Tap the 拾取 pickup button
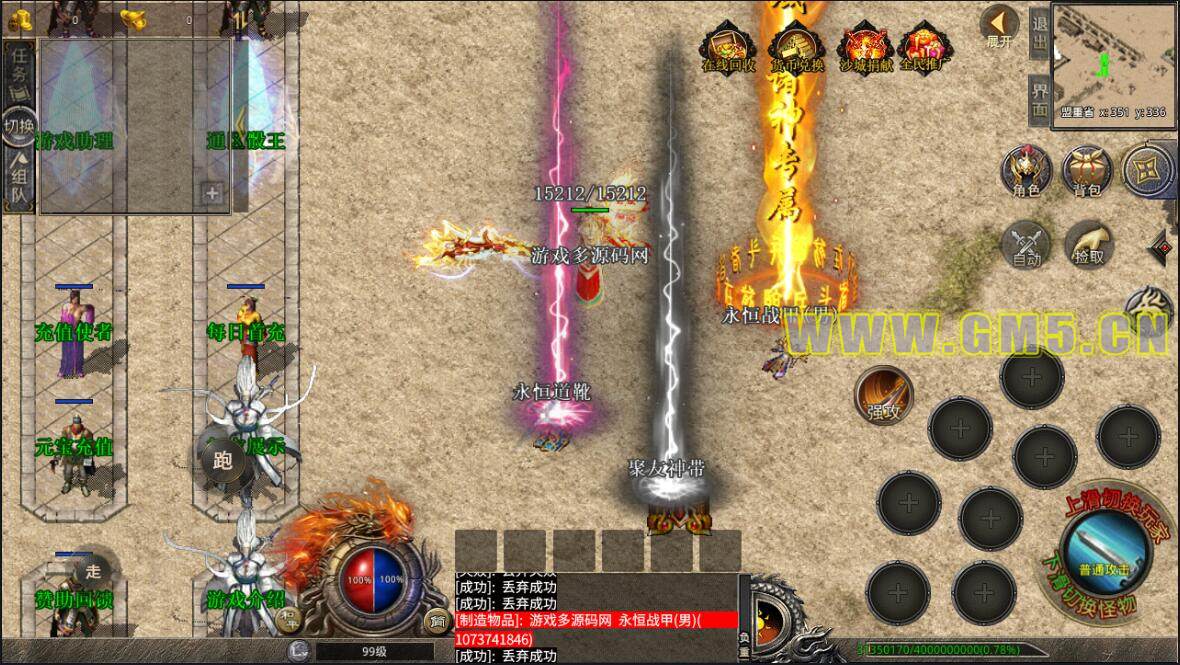Viewport: 1180px width, 665px height. pyautogui.click(x=1088, y=244)
